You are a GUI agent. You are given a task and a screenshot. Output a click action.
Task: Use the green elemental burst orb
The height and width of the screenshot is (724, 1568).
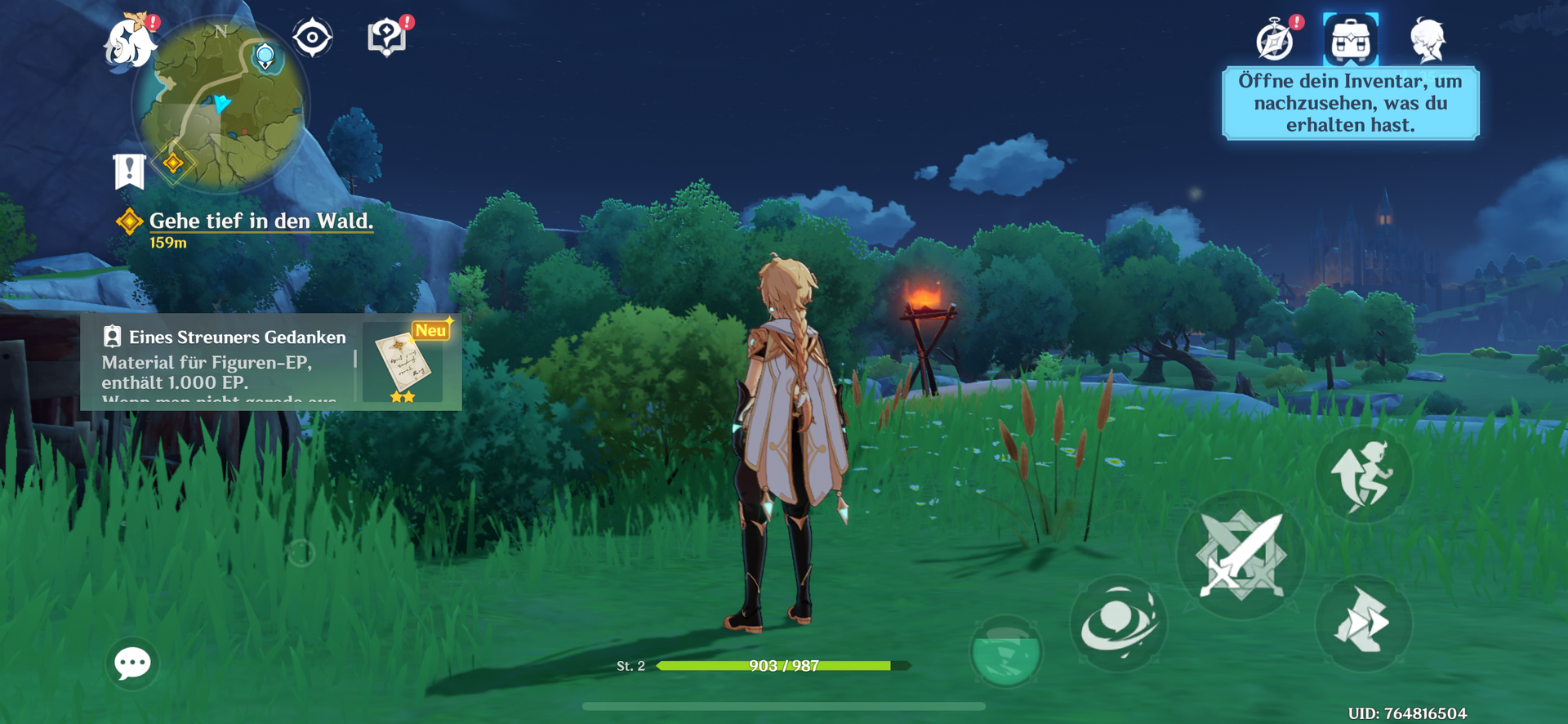point(1005,651)
